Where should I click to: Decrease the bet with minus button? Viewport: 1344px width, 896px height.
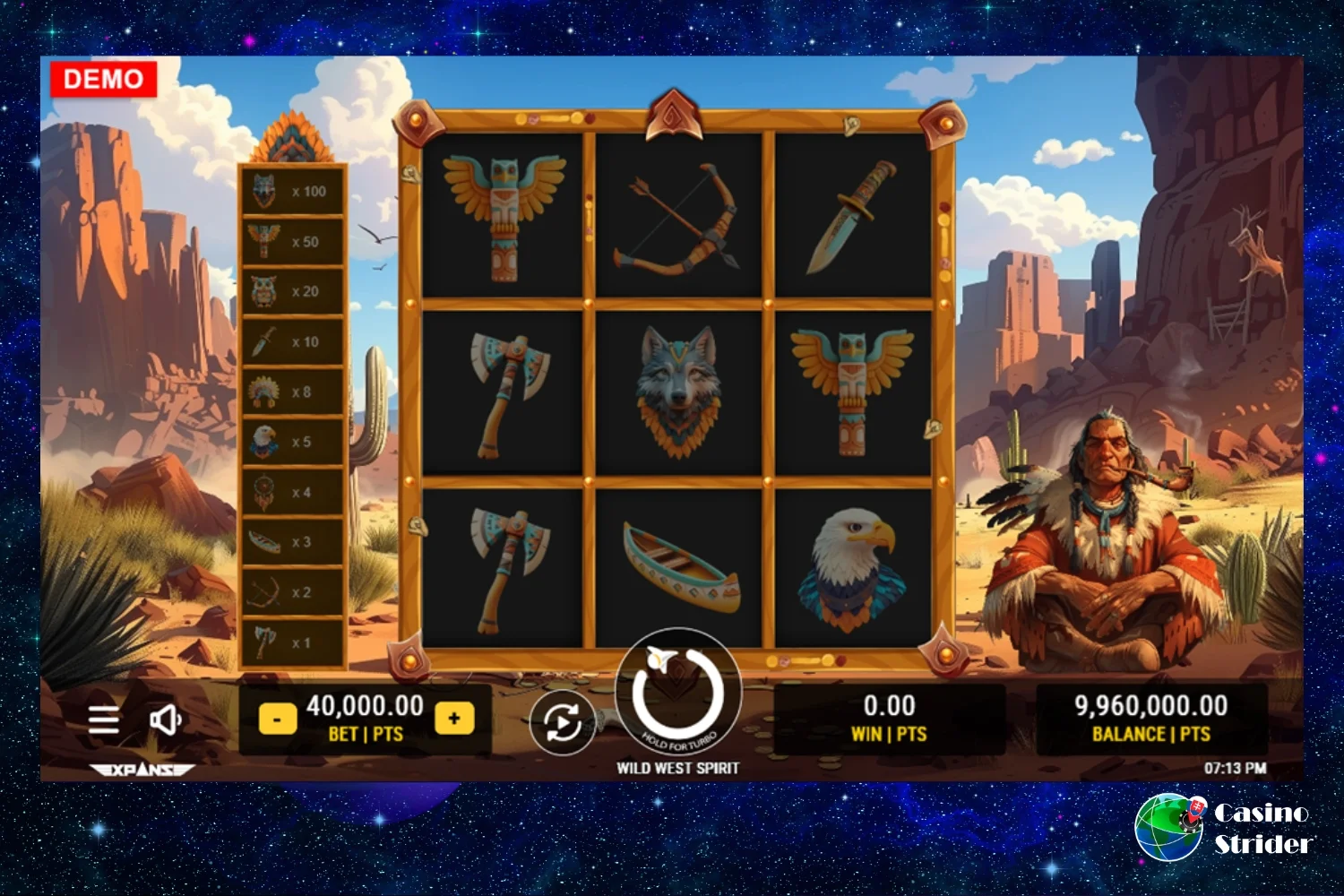278,719
